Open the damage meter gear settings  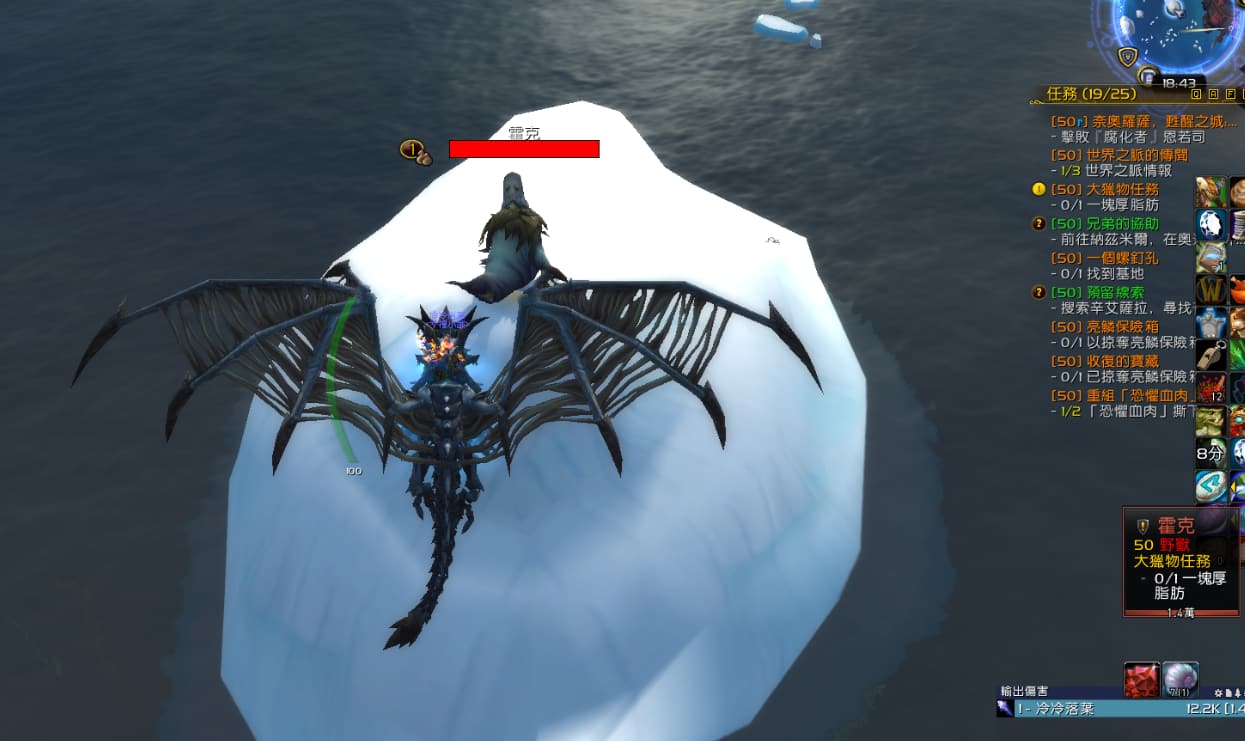pos(1218,691)
